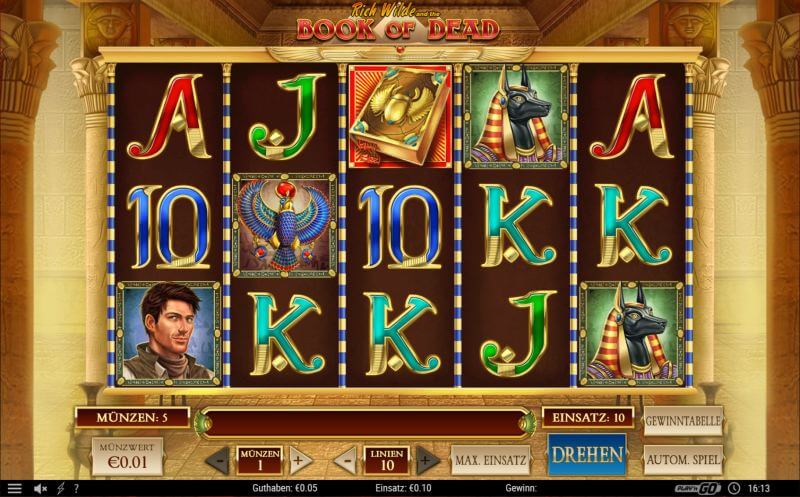Open the Gewinntabelle paytable
The width and height of the screenshot is (800, 497).
(683, 420)
